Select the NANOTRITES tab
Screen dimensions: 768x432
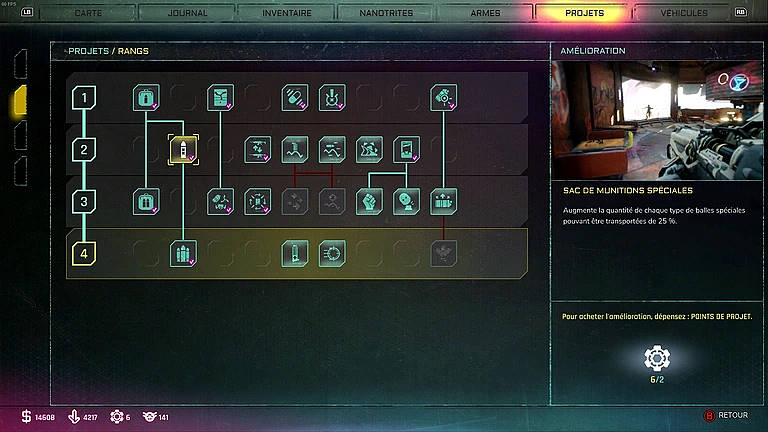coord(385,13)
